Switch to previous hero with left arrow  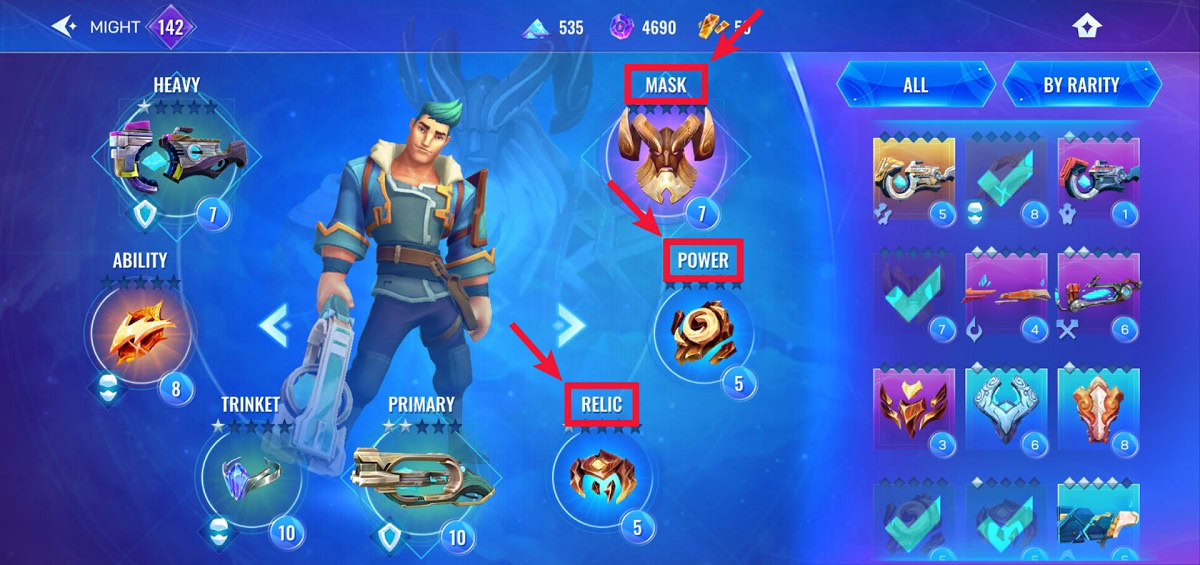tap(275, 325)
